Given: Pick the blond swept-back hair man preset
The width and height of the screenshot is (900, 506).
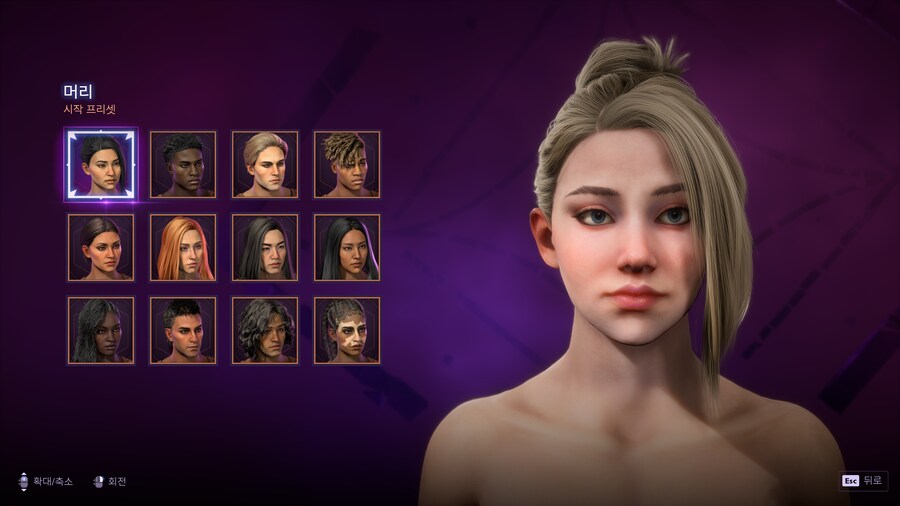Looking at the screenshot, I should click(265, 164).
